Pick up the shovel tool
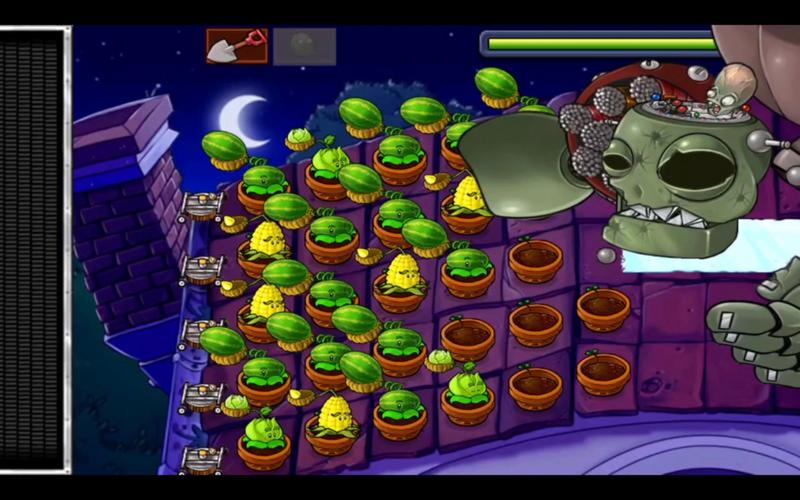This screenshot has width=800, height=500. click(x=237, y=45)
